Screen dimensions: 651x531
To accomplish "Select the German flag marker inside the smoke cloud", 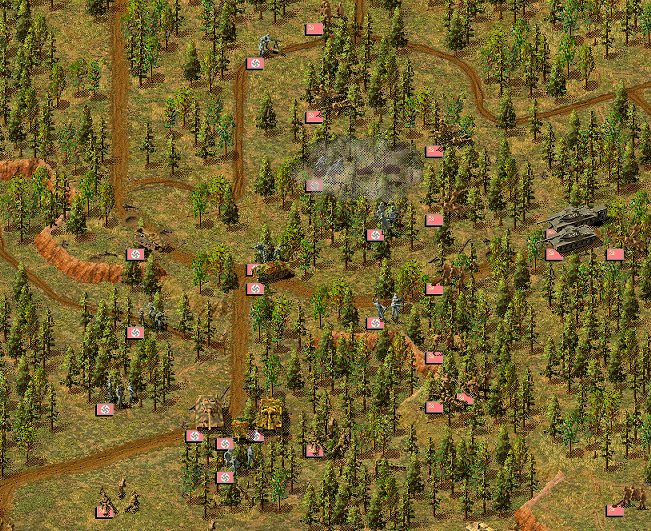I will pos(314,185).
